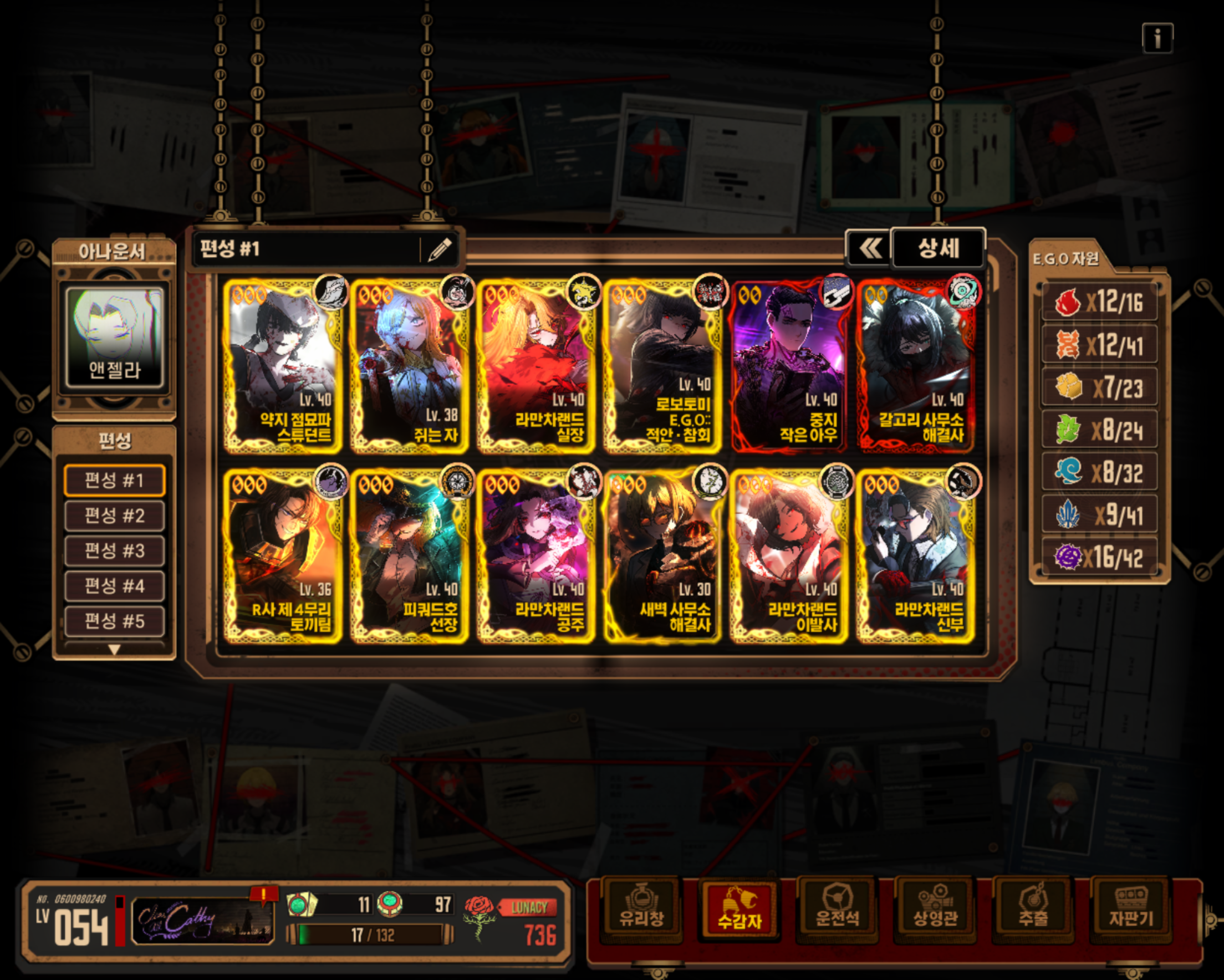Edit the 편성 #1 team name
The height and width of the screenshot is (980, 1224).
(x=440, y=249)
